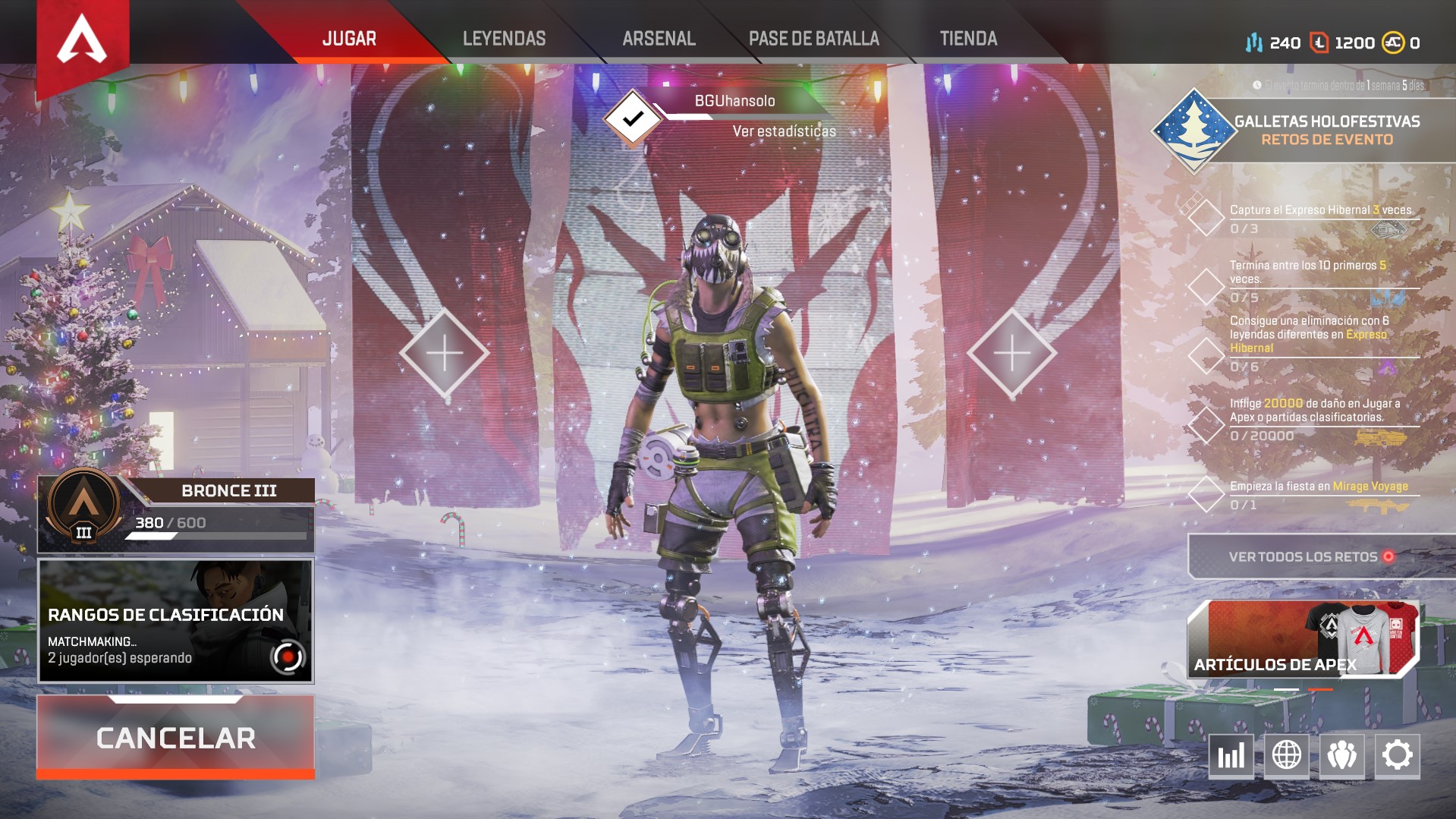
Task: Open the Pase de Batalla tab
Action: 813,39
